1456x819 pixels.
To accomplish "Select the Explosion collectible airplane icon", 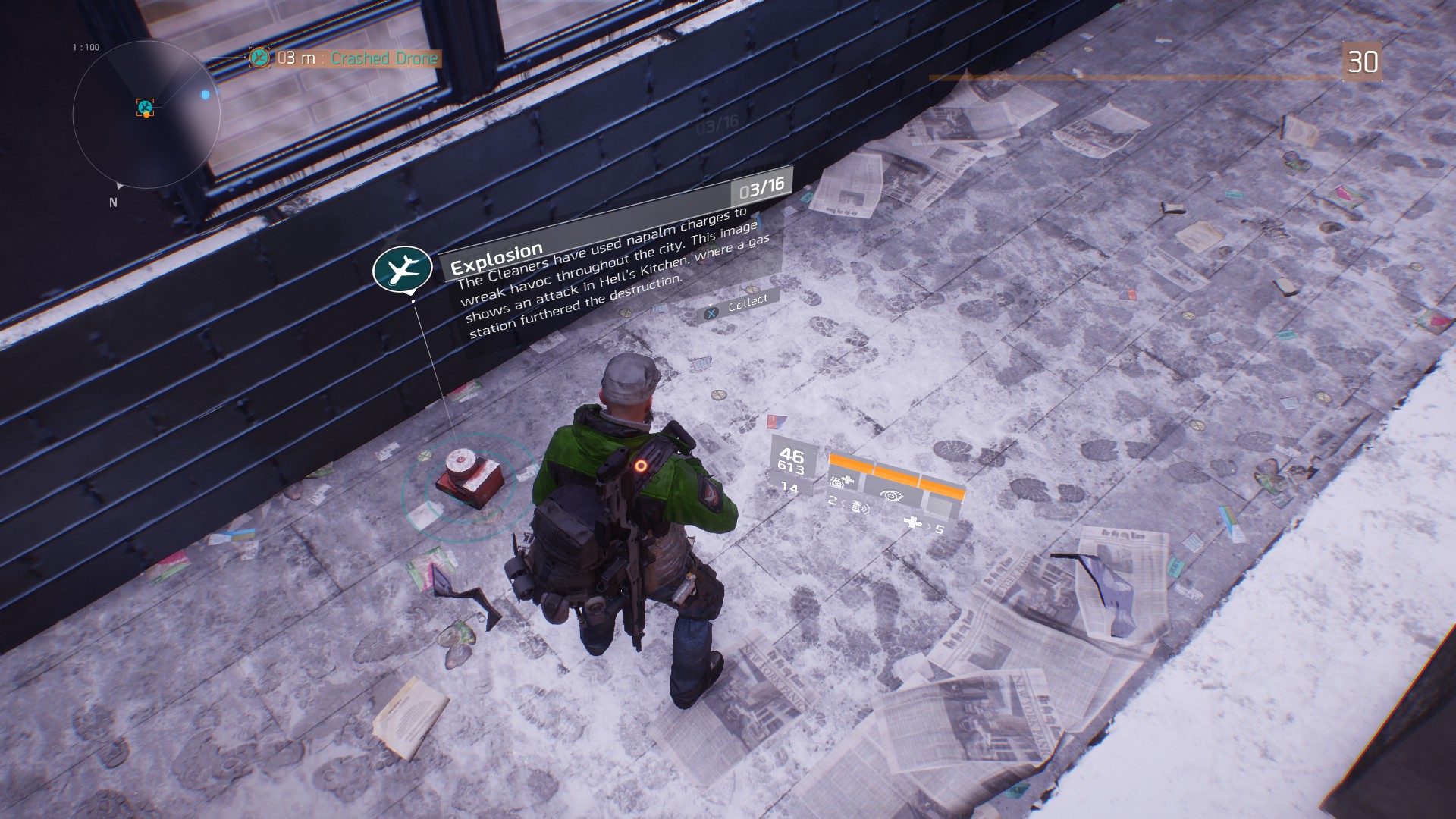I will 402,268.
